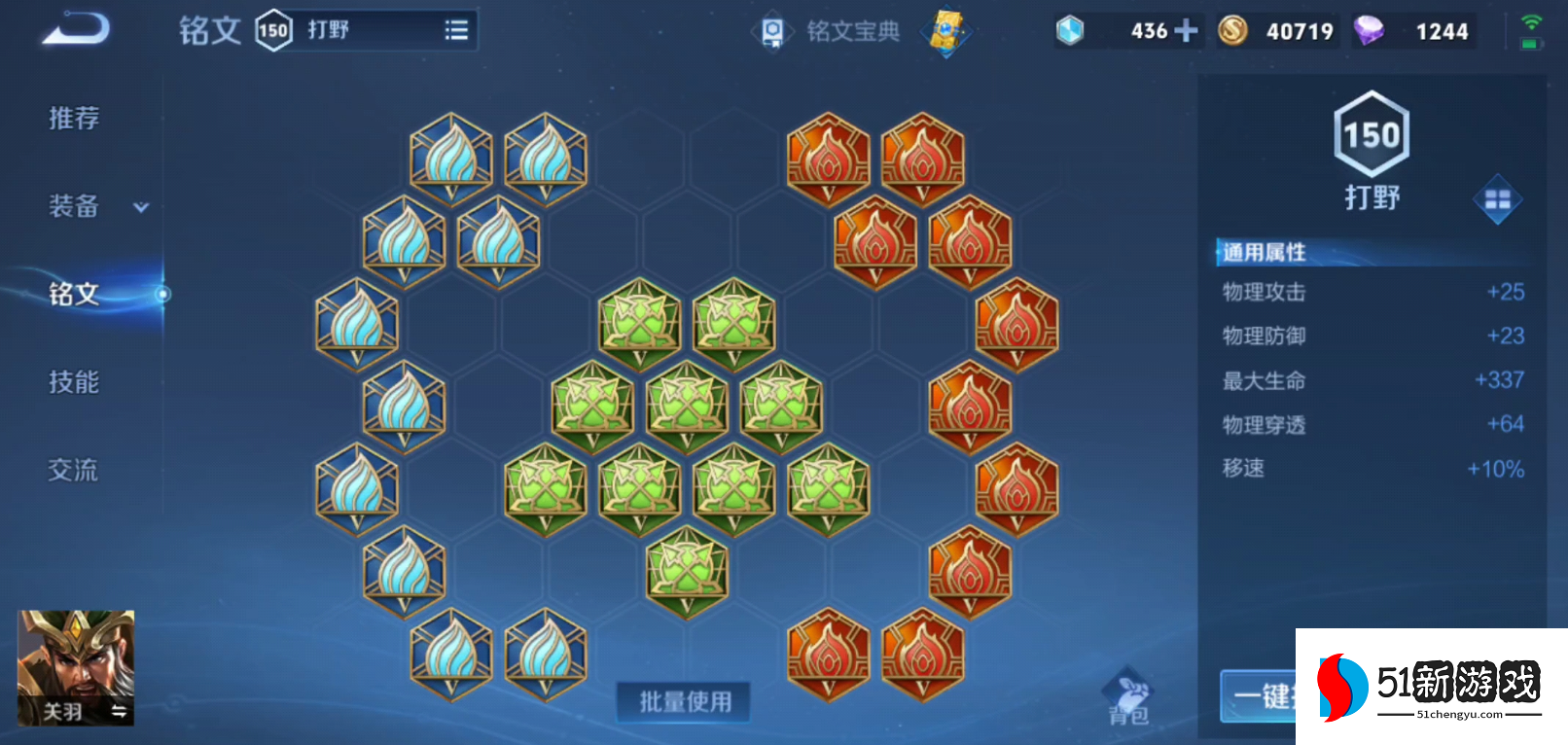Expand the 装备 sidebar chevron
Screen dimensions: 1568x745
point(140,207)
